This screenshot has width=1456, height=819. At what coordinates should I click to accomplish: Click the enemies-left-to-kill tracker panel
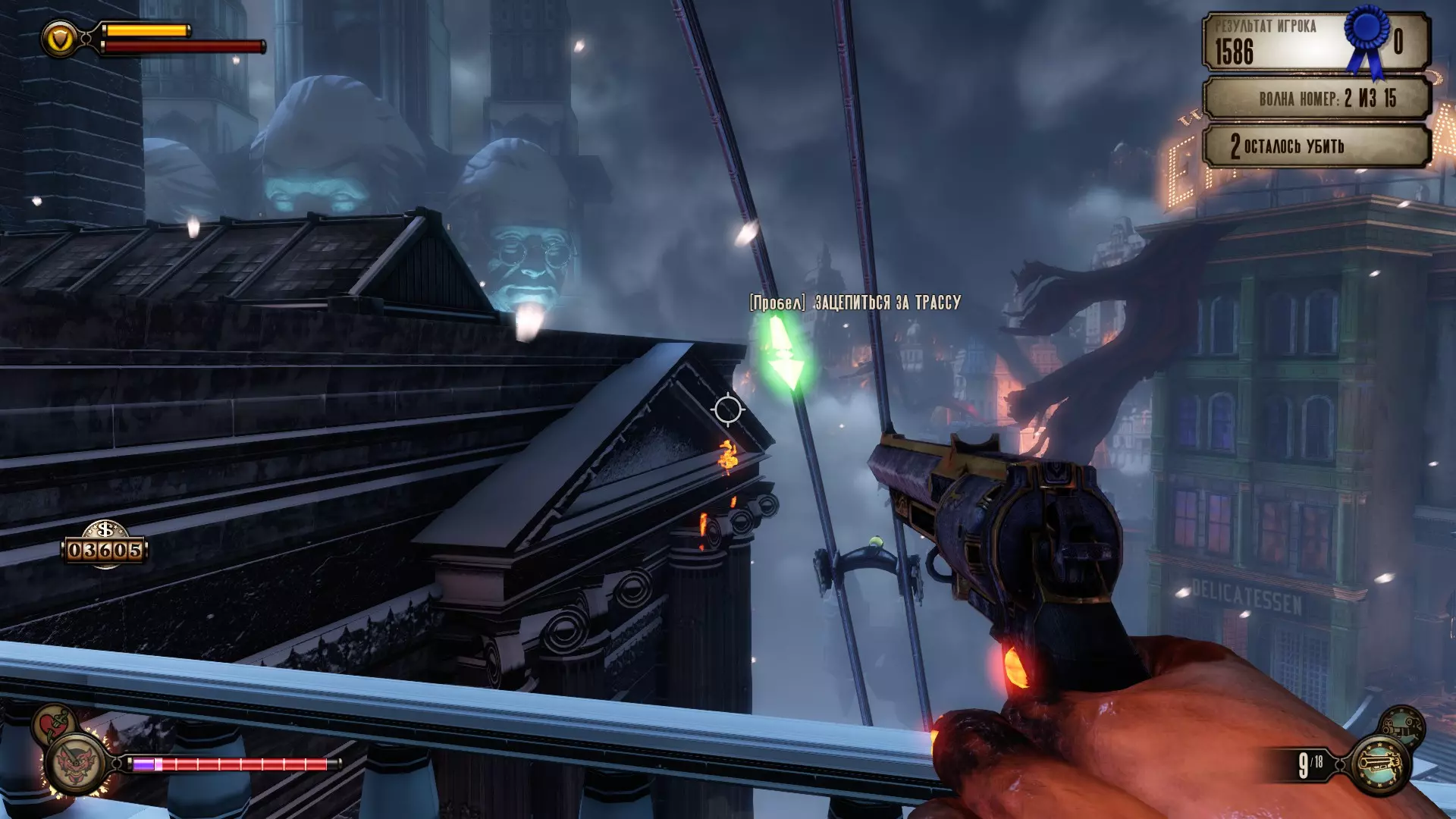1316,146
